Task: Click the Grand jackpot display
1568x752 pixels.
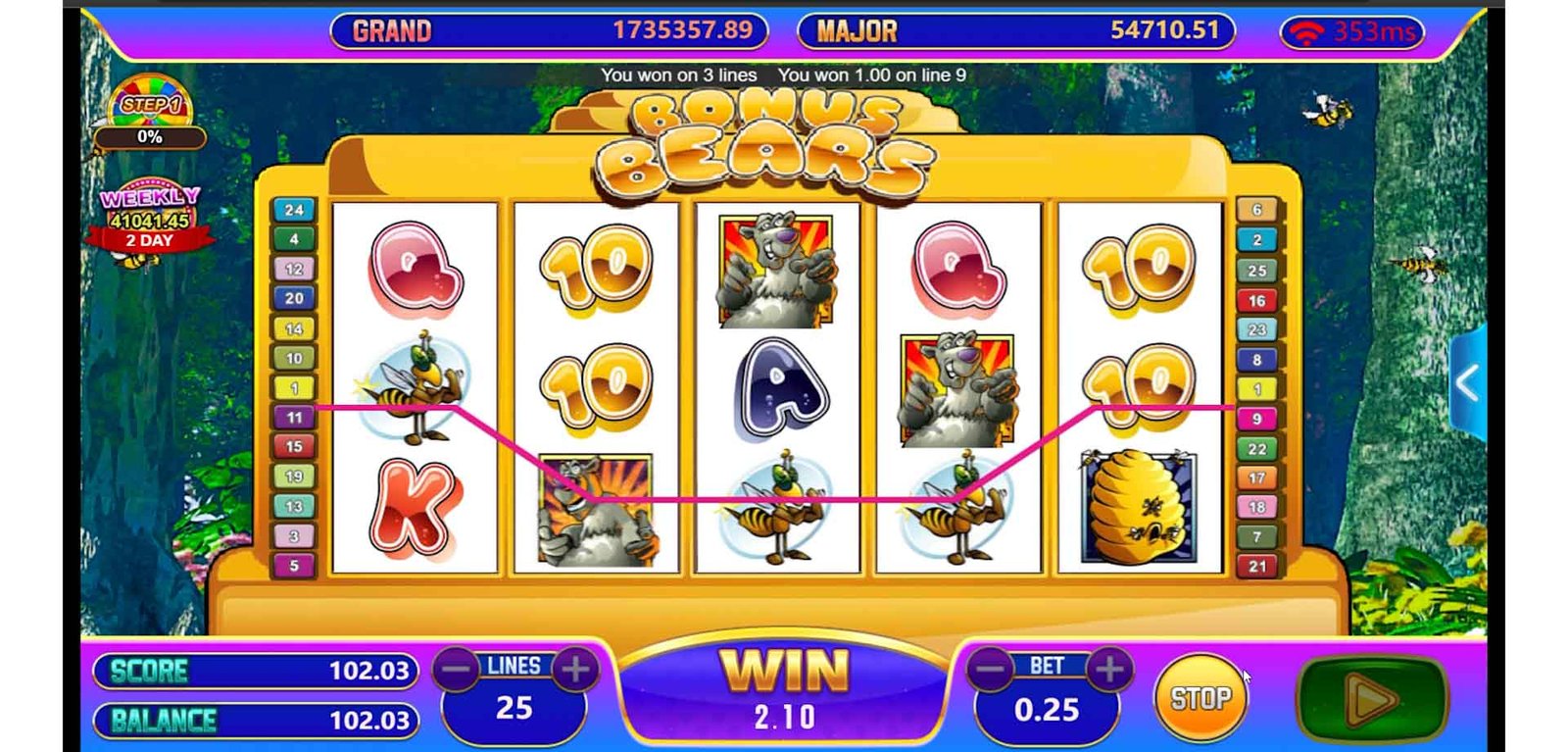Action: [x=549, y=31]
